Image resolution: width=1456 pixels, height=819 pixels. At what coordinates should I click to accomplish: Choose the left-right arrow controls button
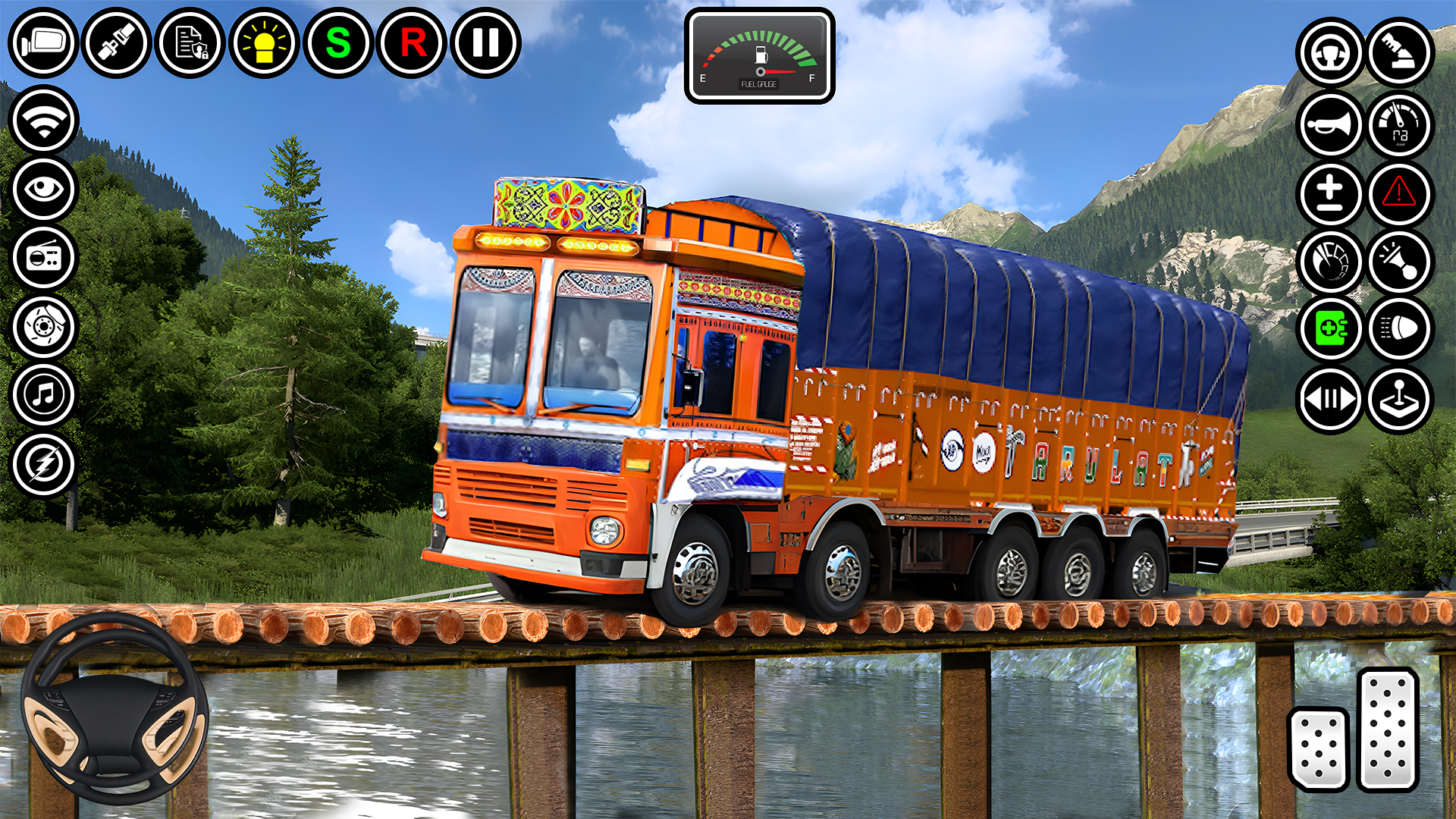pos(1330,399)
